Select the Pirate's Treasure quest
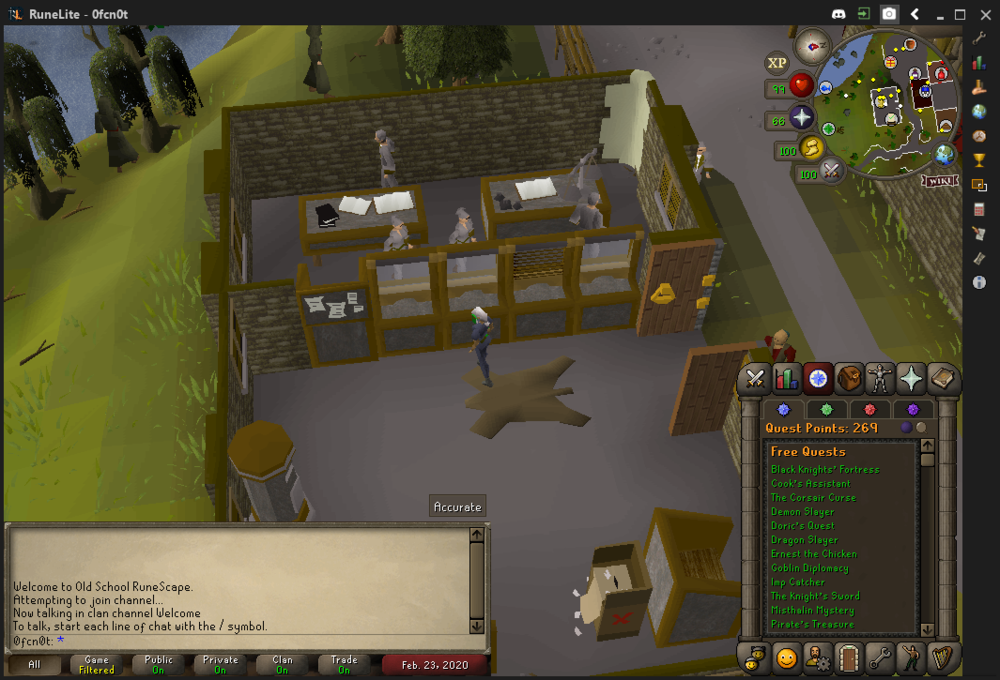This screenshot has height=680, width=1000. (812, 624)
